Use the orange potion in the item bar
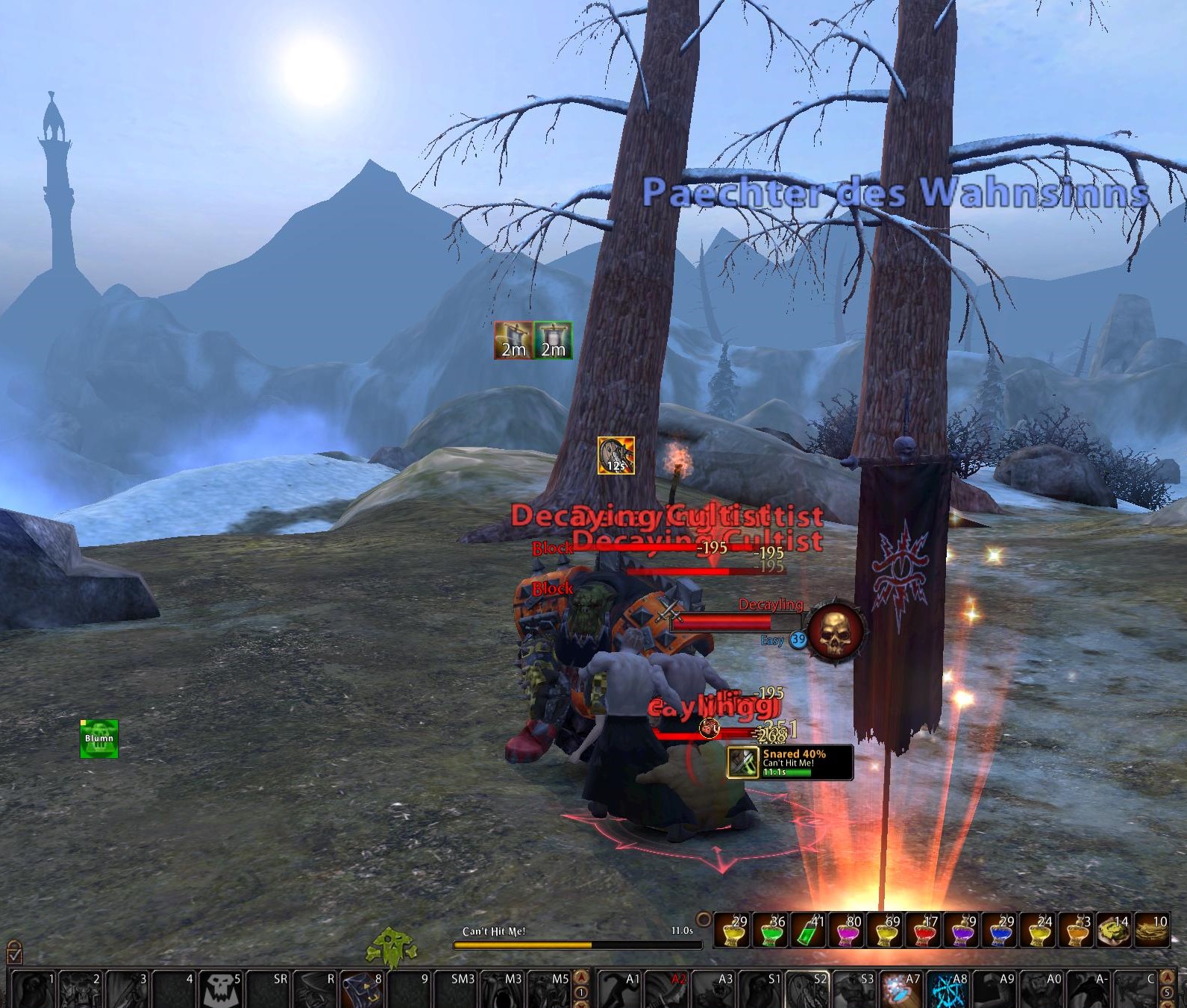Screen dimensions: 1187x1008 (1075, 930)
